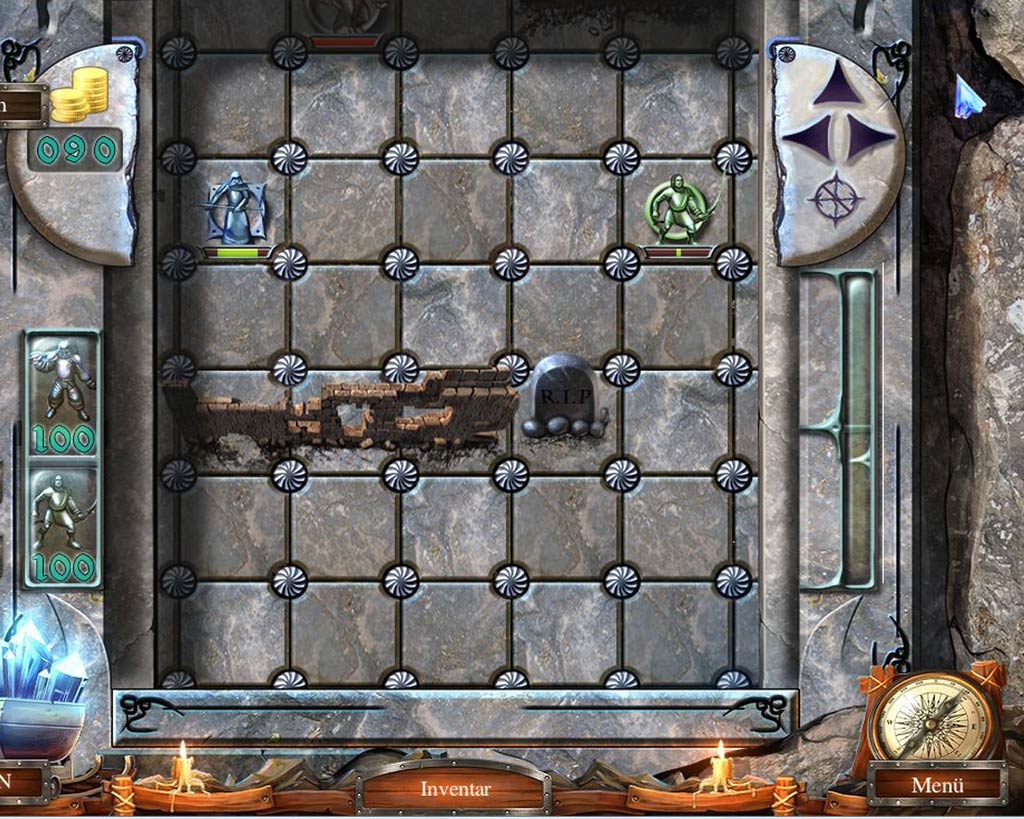This screenshot has height=819, width=1024.
Task: Activate the crosshair symbol on the stone dial
Action: (835, 197)
